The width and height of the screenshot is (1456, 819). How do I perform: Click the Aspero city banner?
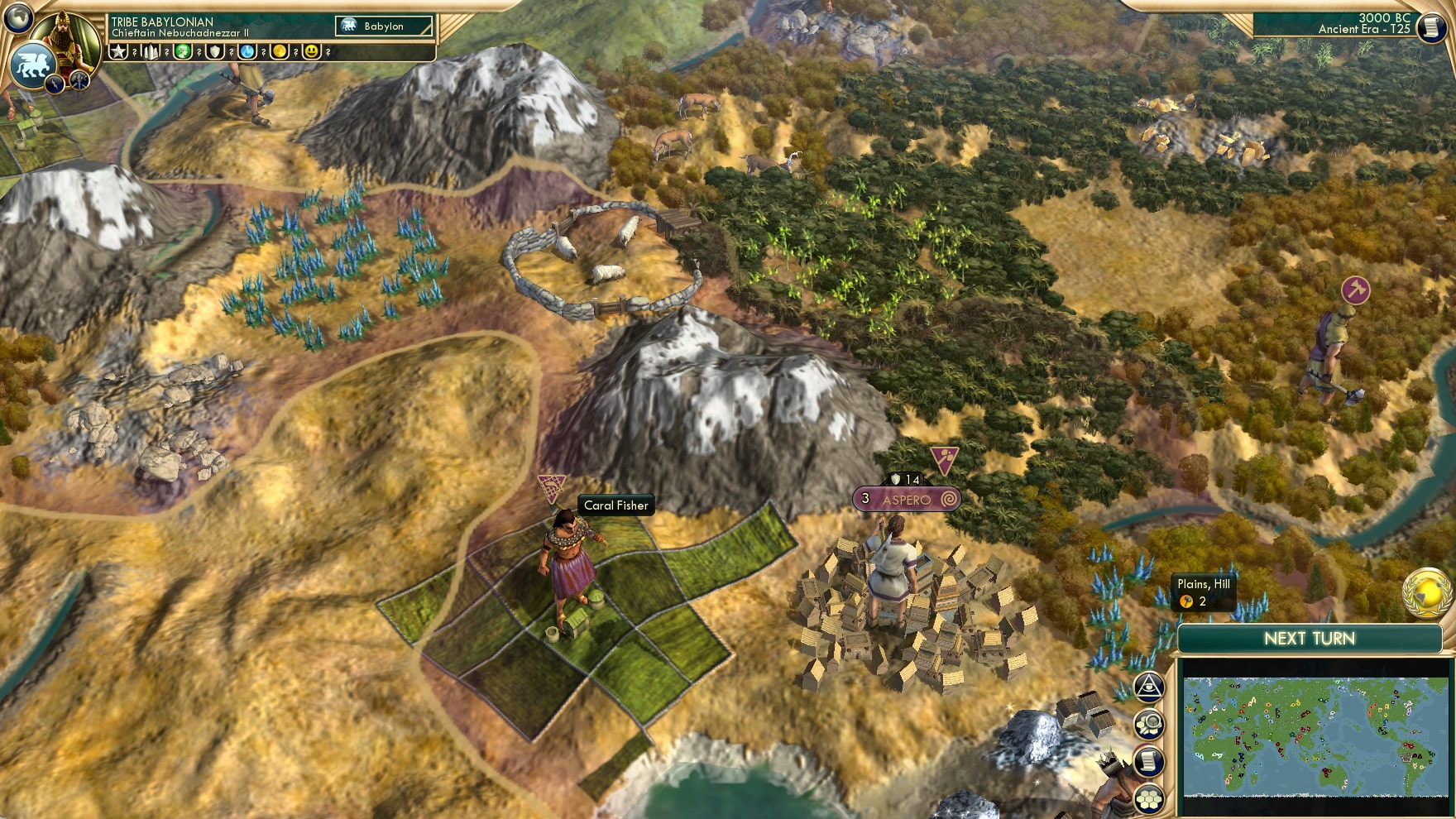907,499
